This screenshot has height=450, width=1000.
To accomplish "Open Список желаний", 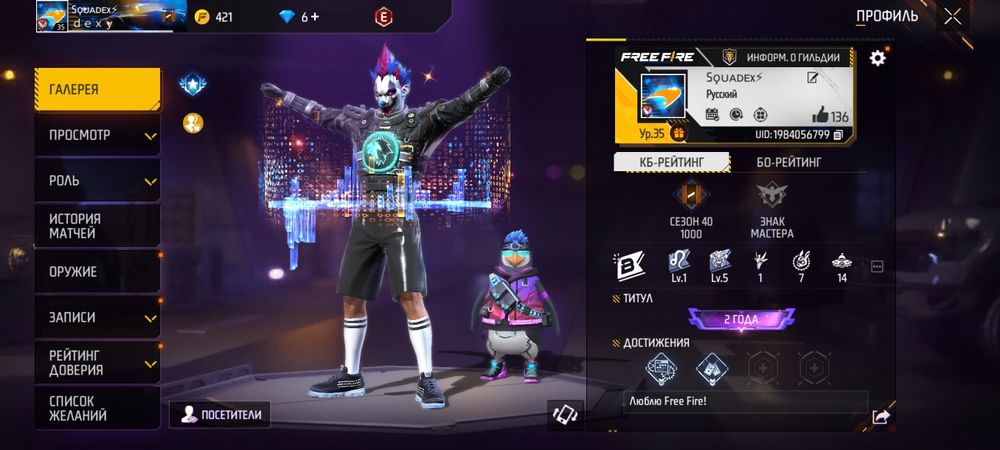I will (x=97, y=407).
